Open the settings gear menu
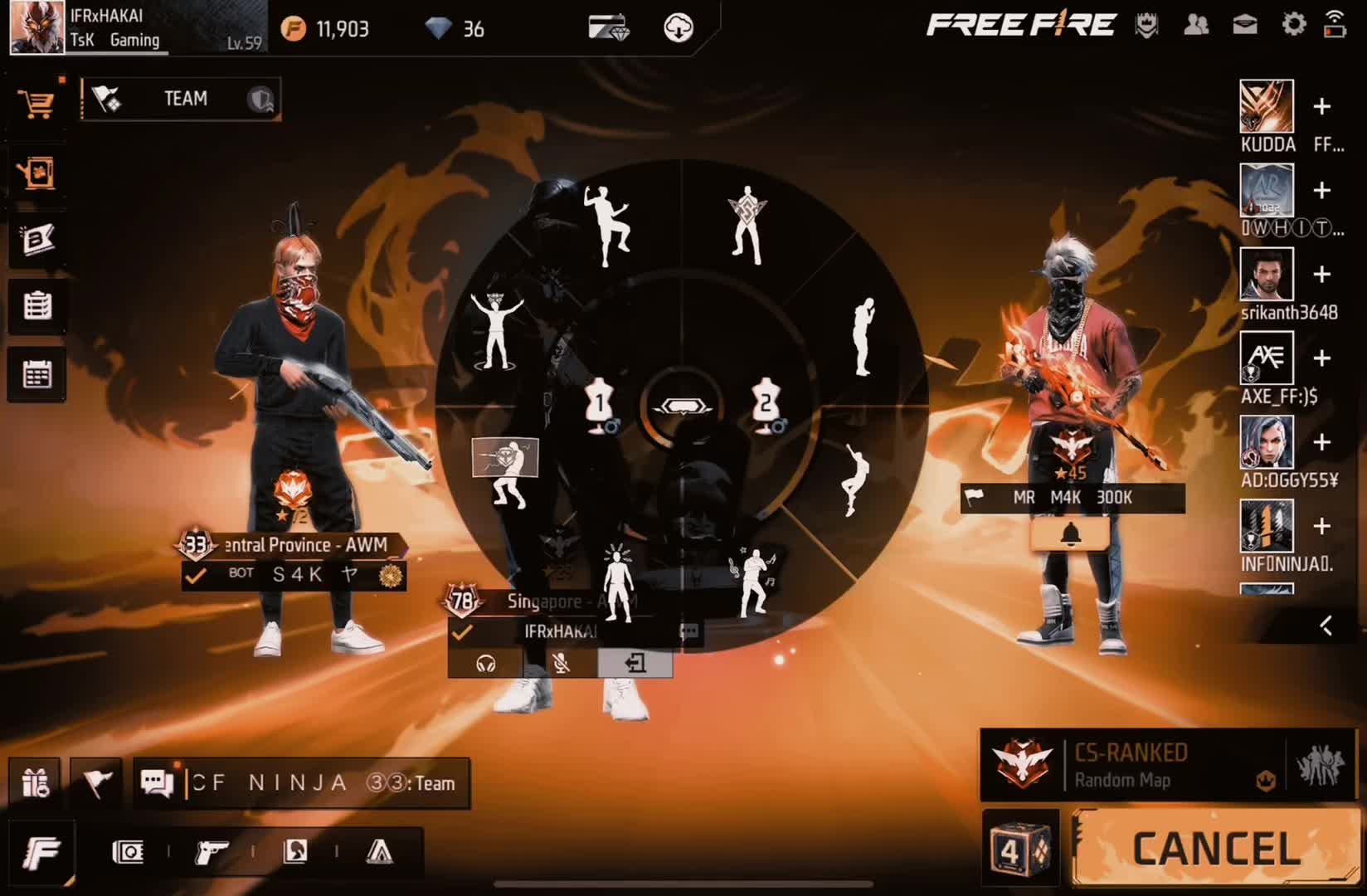 (1293, 25)
